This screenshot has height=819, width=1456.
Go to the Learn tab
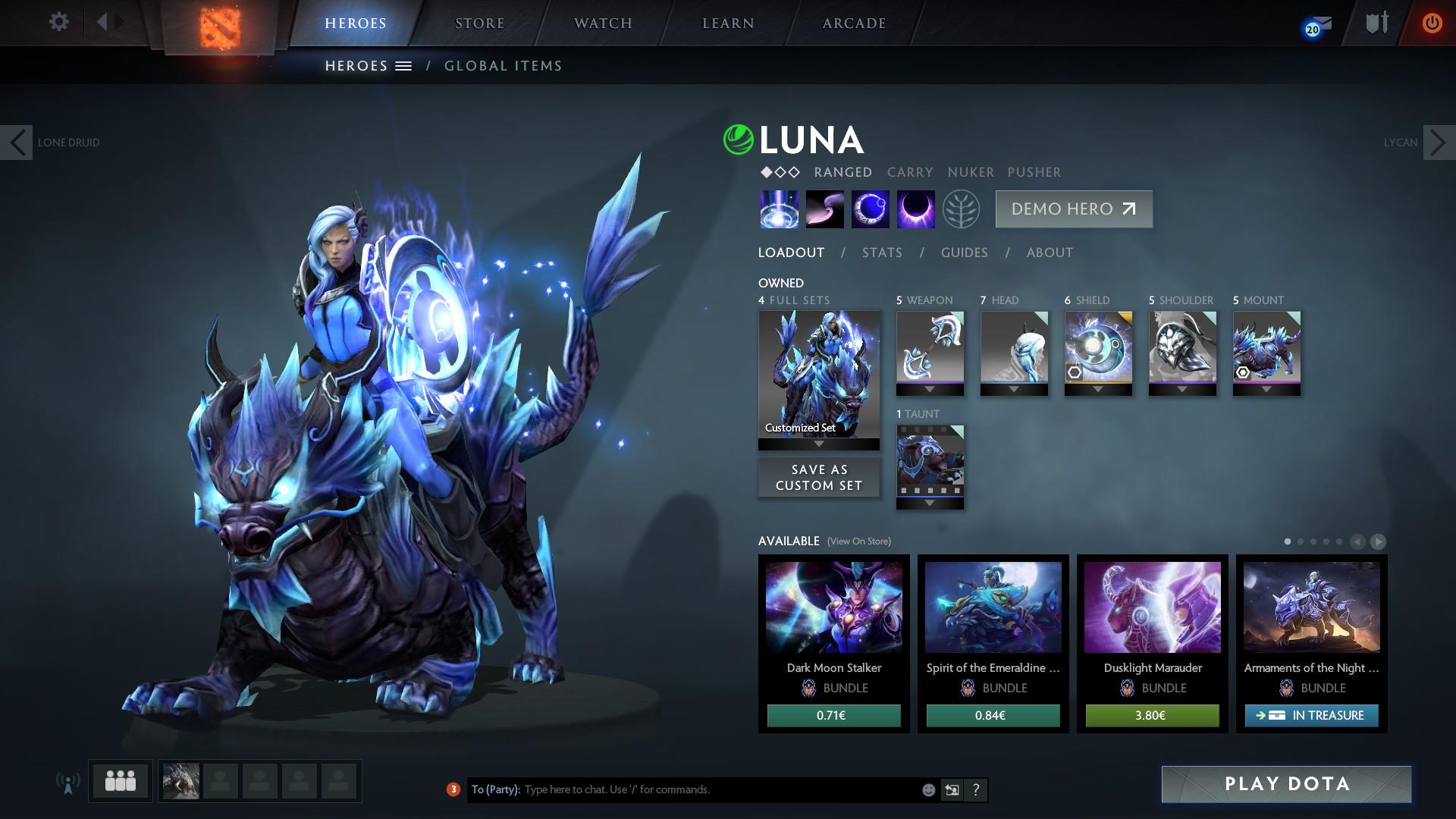[728, 24]
